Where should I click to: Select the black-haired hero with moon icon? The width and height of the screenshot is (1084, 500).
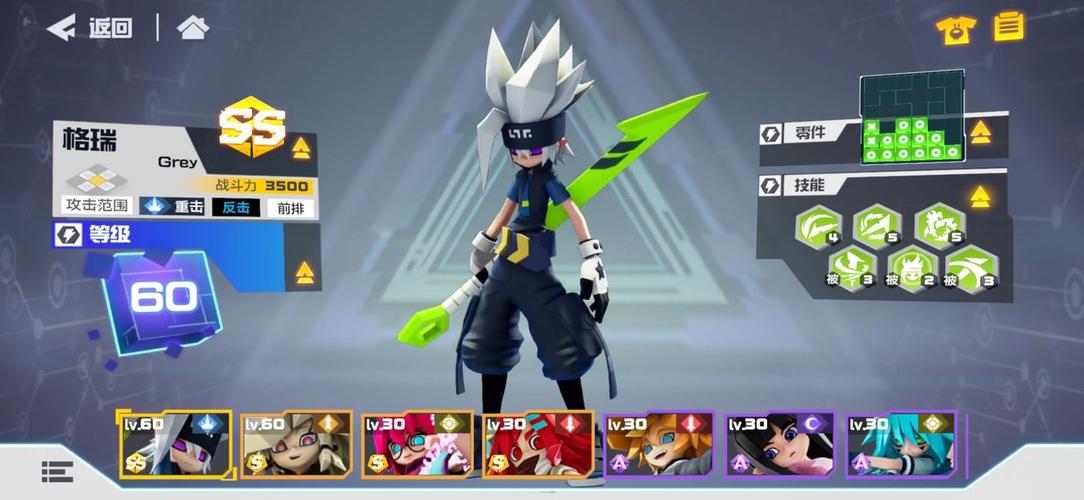coord(779,444)
